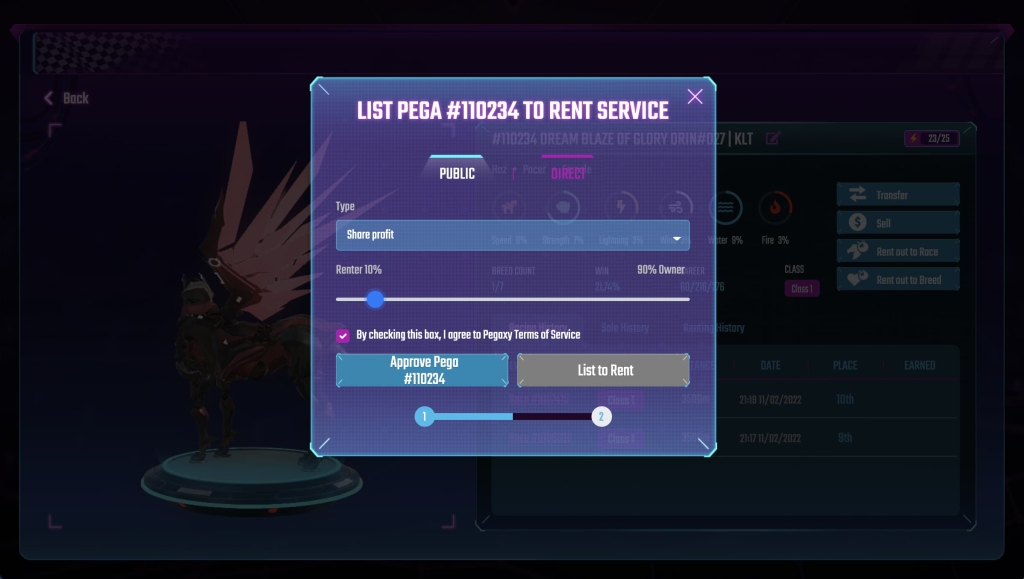
Task: Go back using the Back button
Action: 67,98
